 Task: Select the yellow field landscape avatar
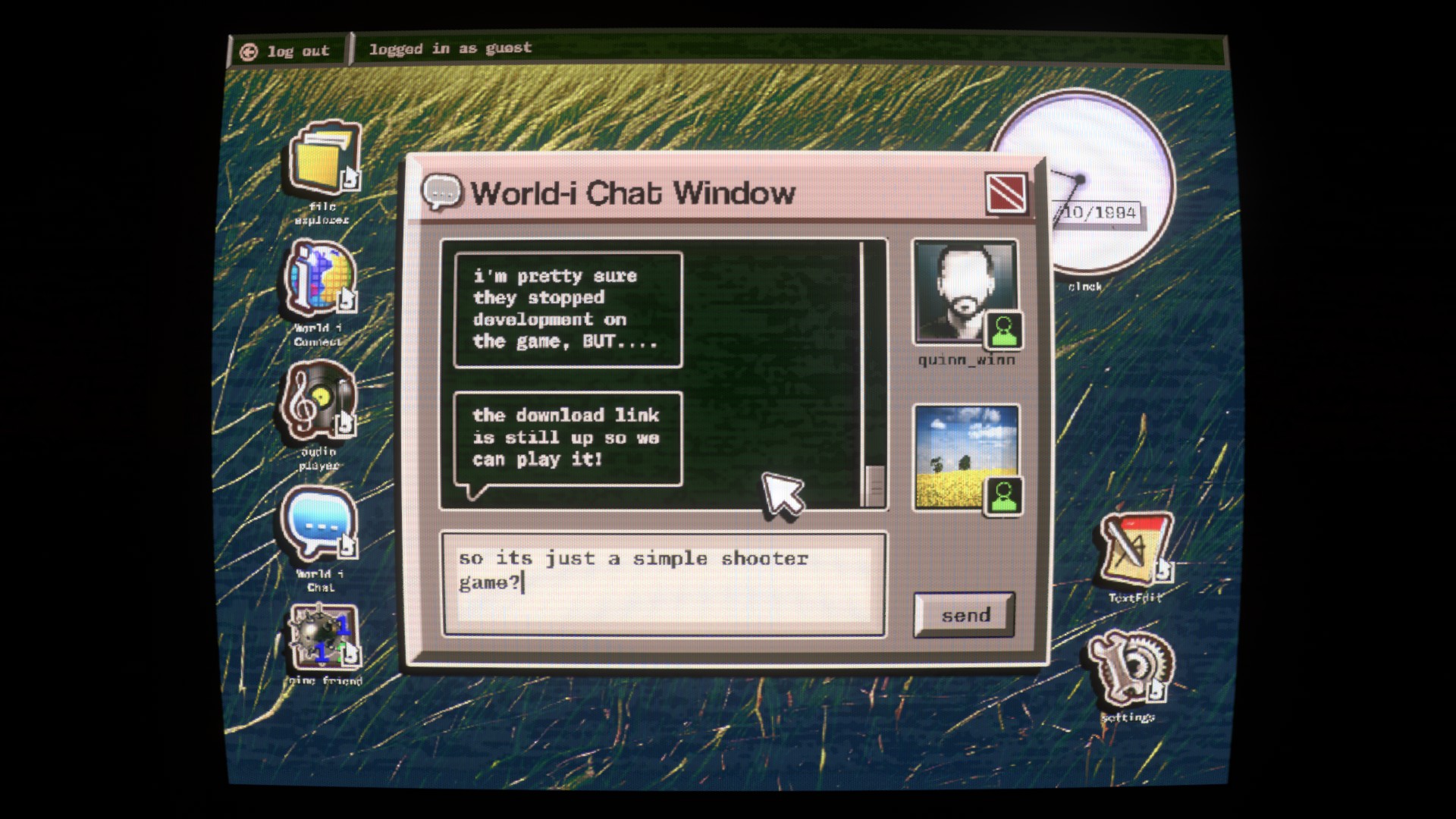click(965, 457)
